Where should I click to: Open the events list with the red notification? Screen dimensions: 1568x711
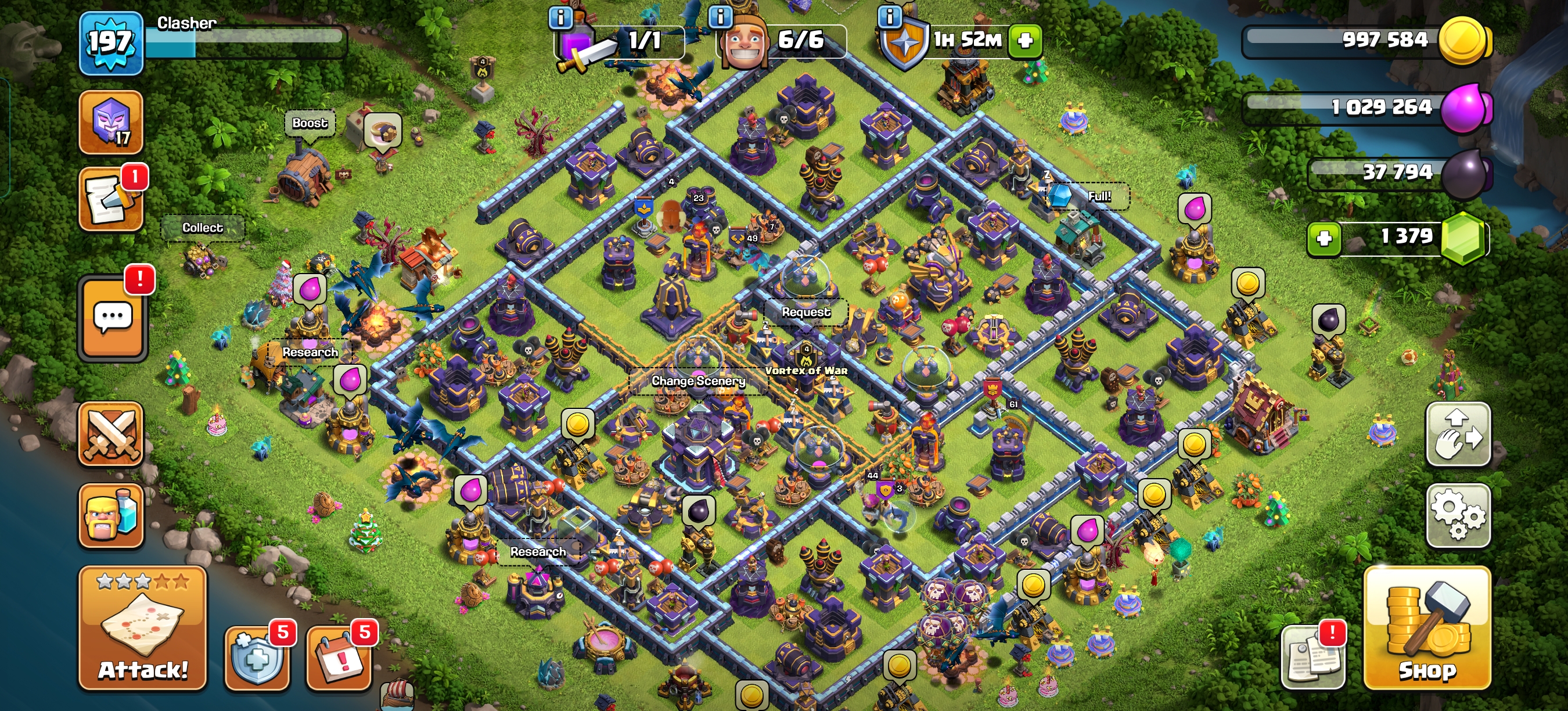click(x=111, y=198)
